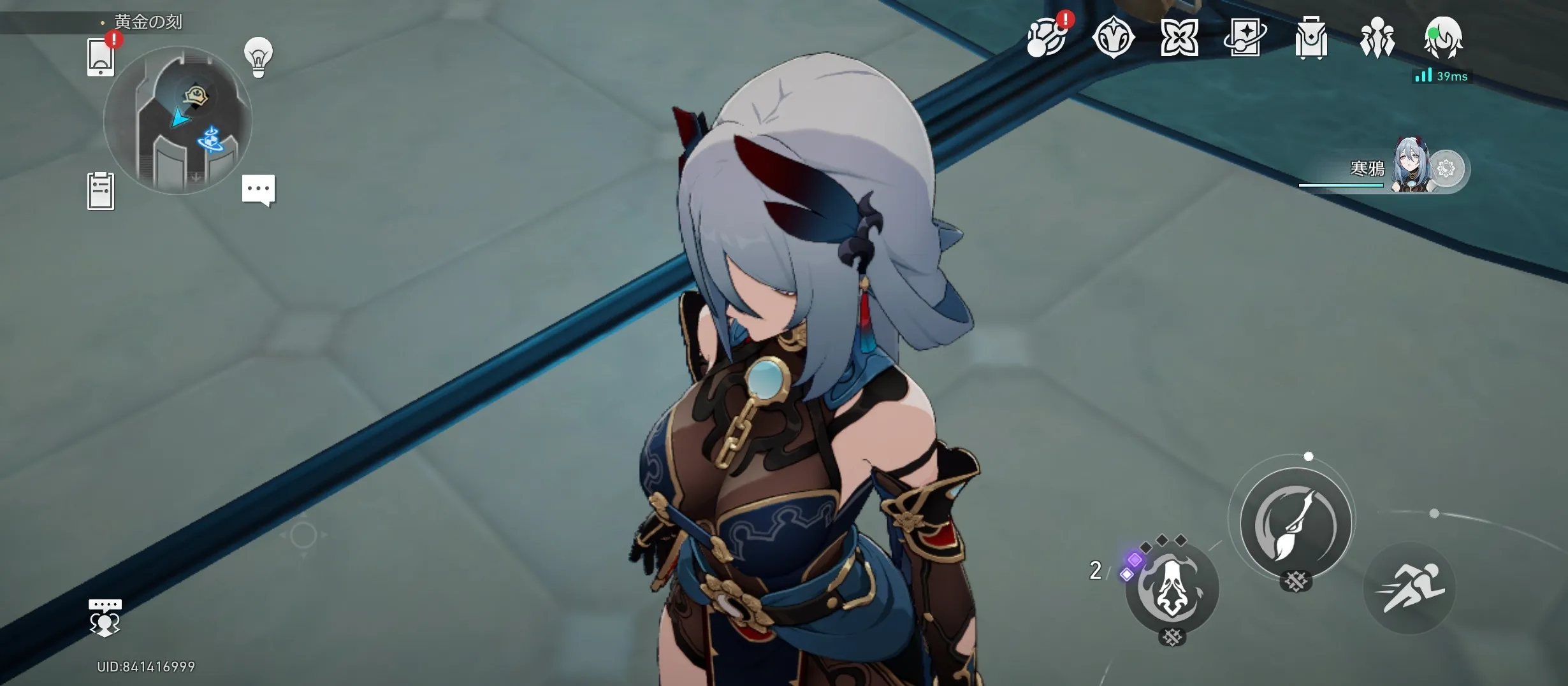
Task: Tap the sprint running button
Action: [x=1409, y=588]
